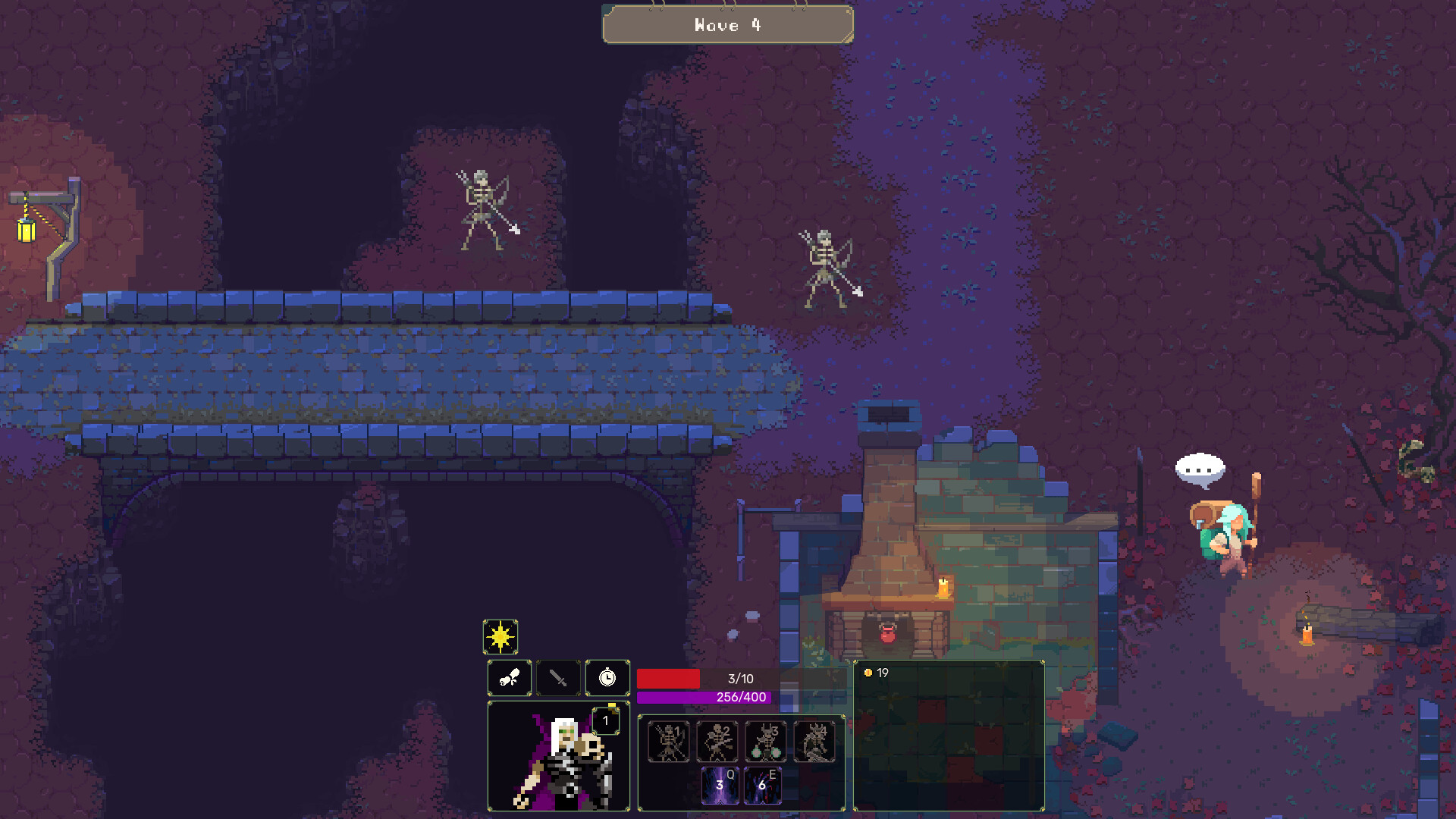Select the armored skeleton in slot 4
This screenshot has width=1456, height=819.
(x=814, y=741)
